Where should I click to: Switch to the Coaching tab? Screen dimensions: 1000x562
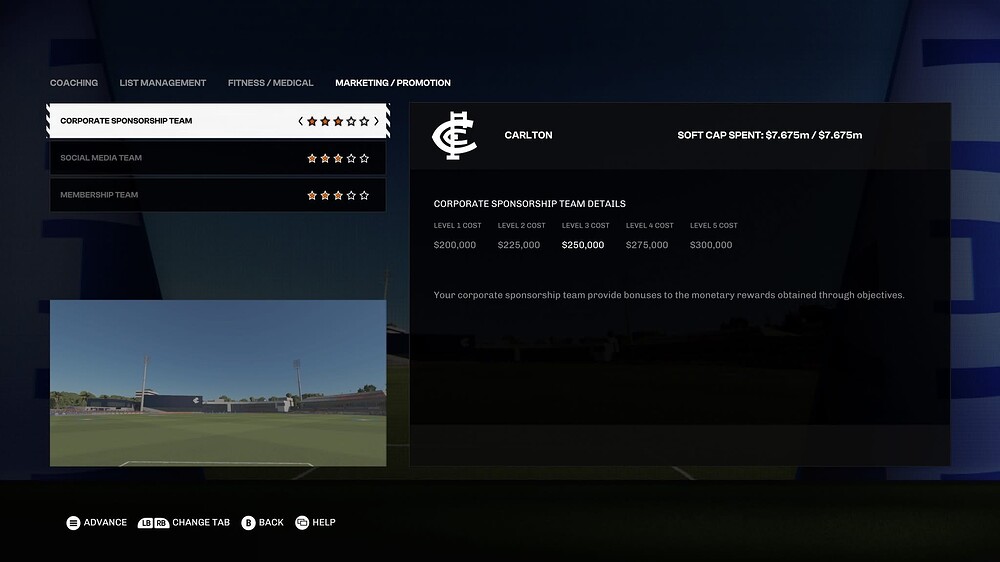[x=74, y=83]
